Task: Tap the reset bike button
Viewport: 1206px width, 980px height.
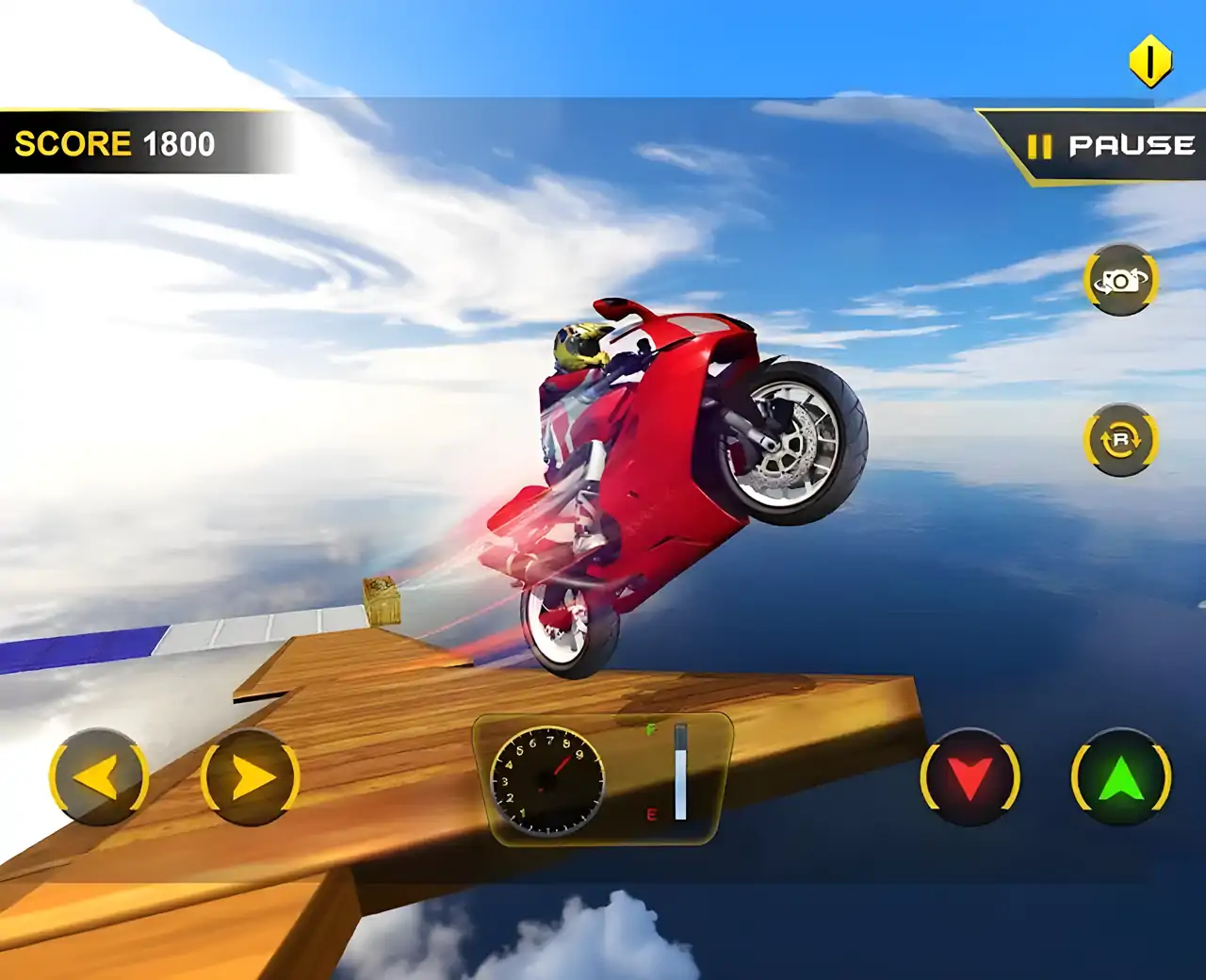Action: click(1120, 439)
